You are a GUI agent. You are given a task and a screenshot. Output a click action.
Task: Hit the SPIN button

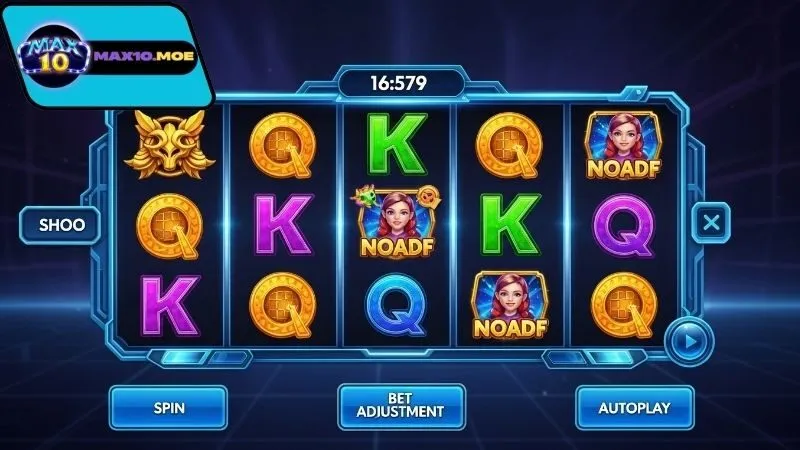(x=169, y=408)
